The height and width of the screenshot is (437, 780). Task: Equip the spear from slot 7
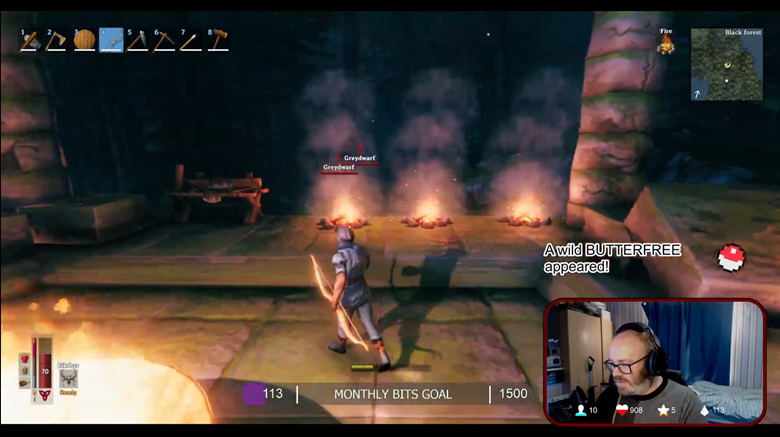[191, 41]
